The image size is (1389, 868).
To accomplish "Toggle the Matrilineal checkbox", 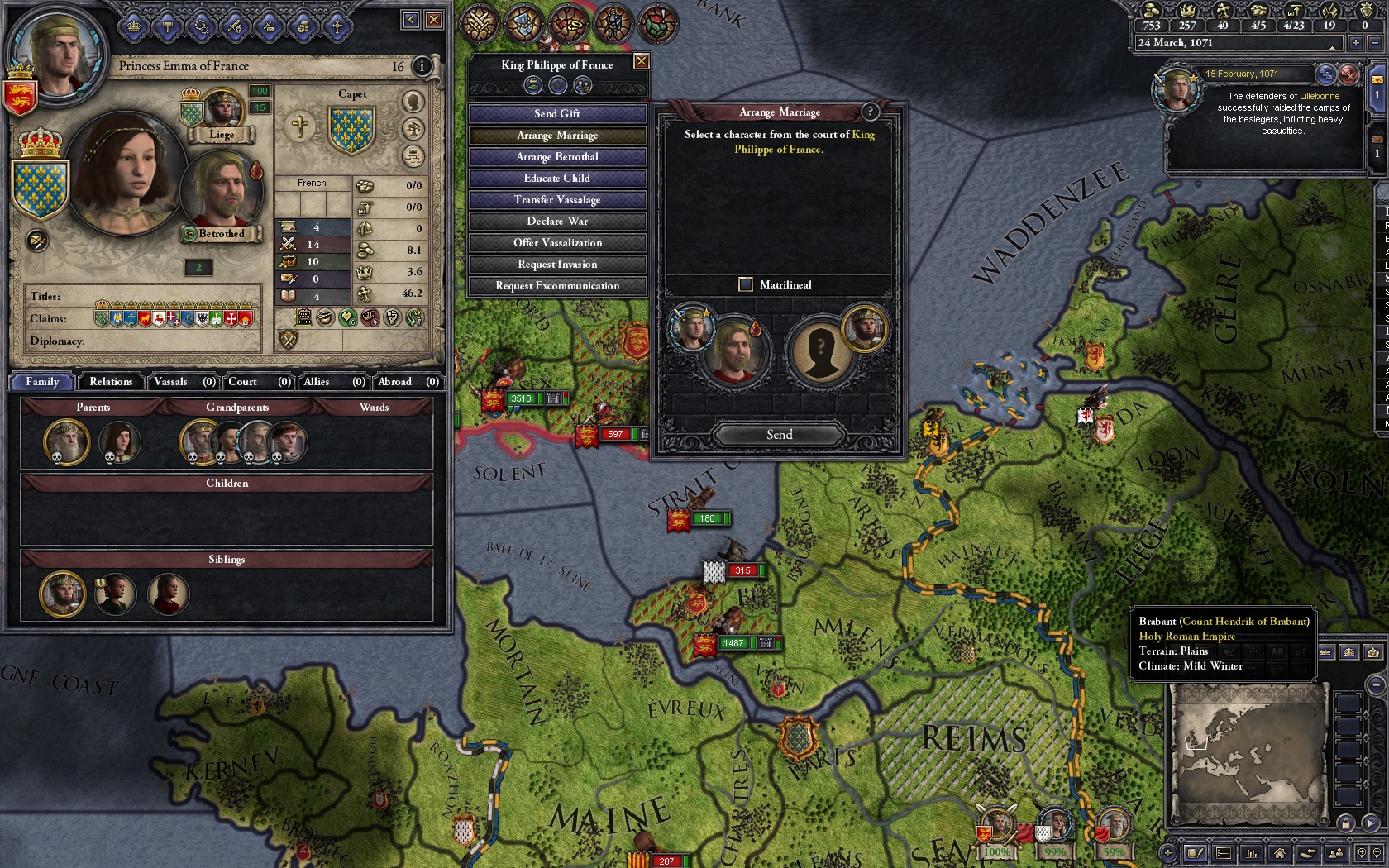I will tap(746, 284).
